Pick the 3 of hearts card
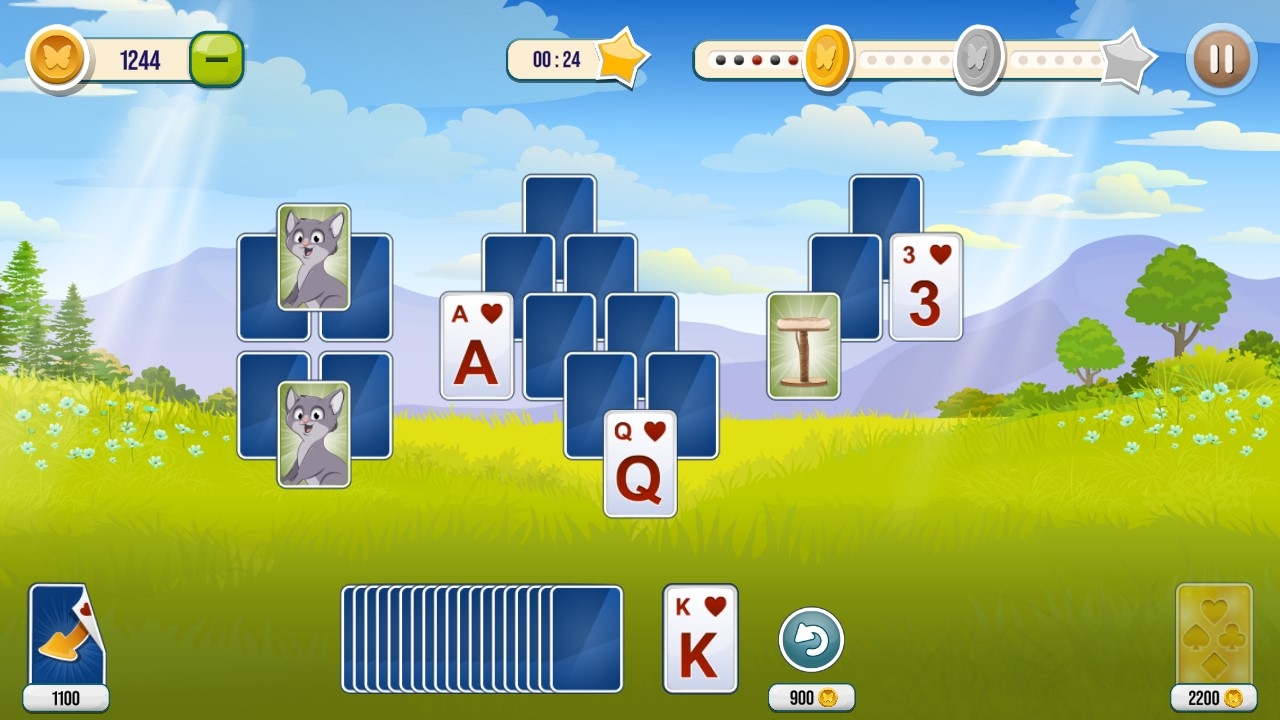Image resolution: width=1280 pixels, height=720 pixels. [x=925, y=287]
